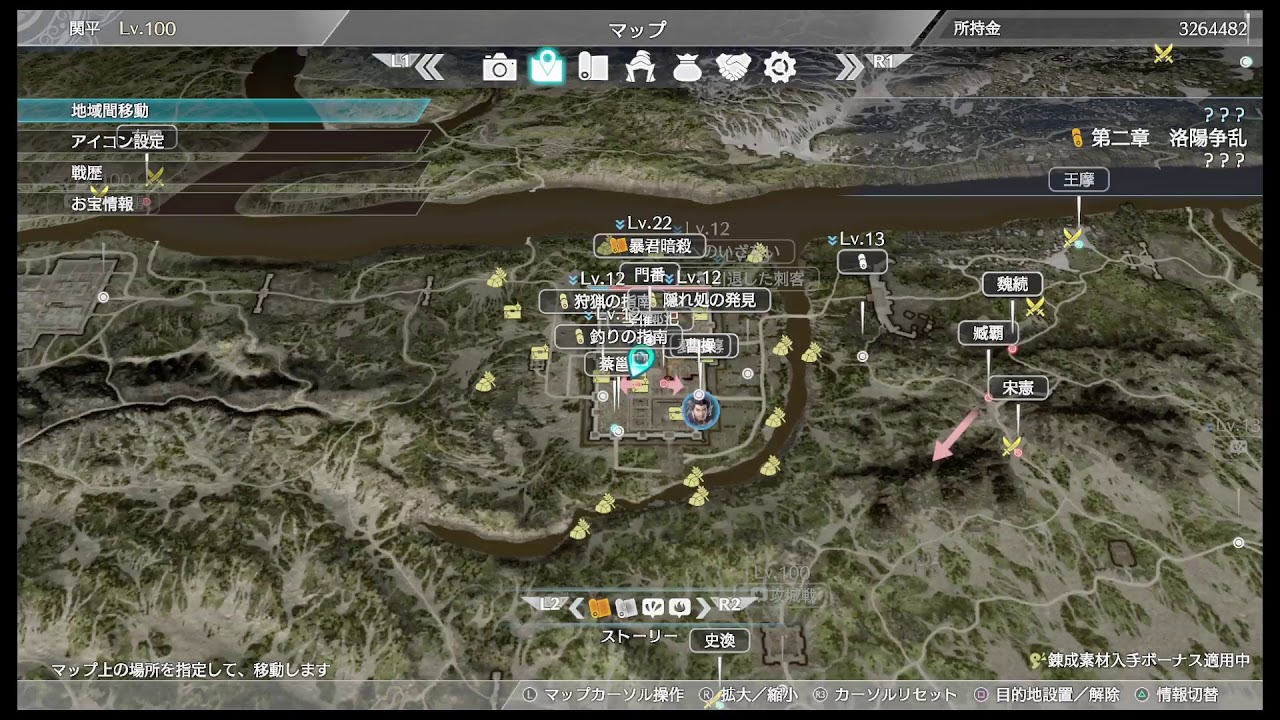Click the crossed swords marker below 王摩
Viewport: 1280px width, 720px height.
(x=1072, y=237)
